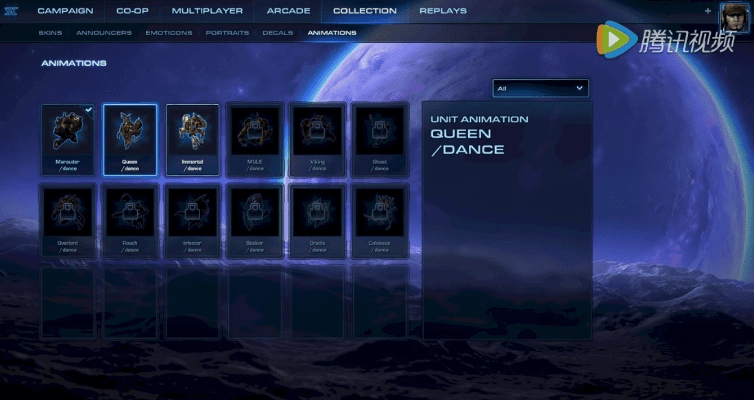Open the All filter dropdown

pyautogui.click(x=540, y=88)
